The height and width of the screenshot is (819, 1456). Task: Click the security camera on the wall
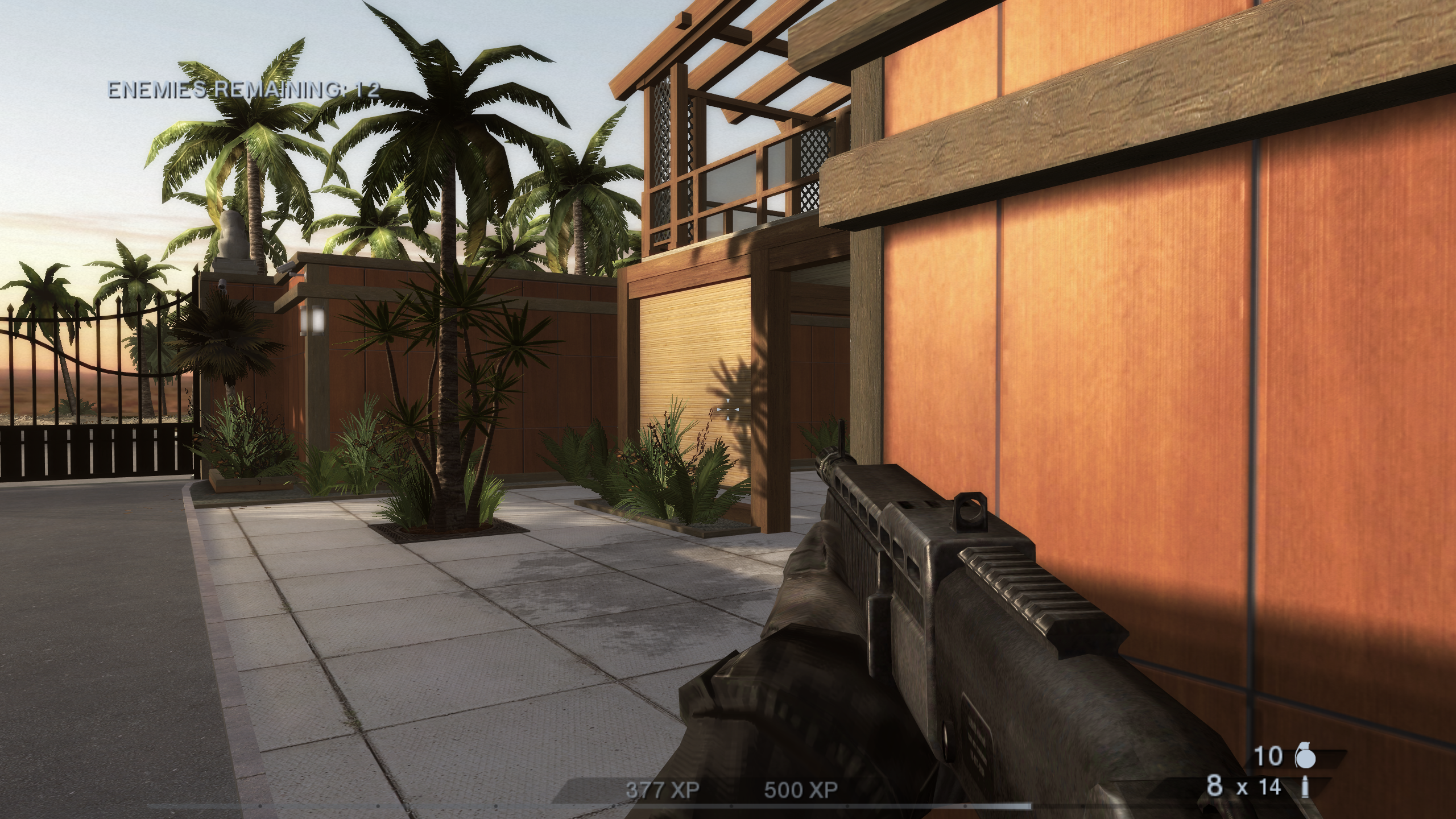point(287,268)
